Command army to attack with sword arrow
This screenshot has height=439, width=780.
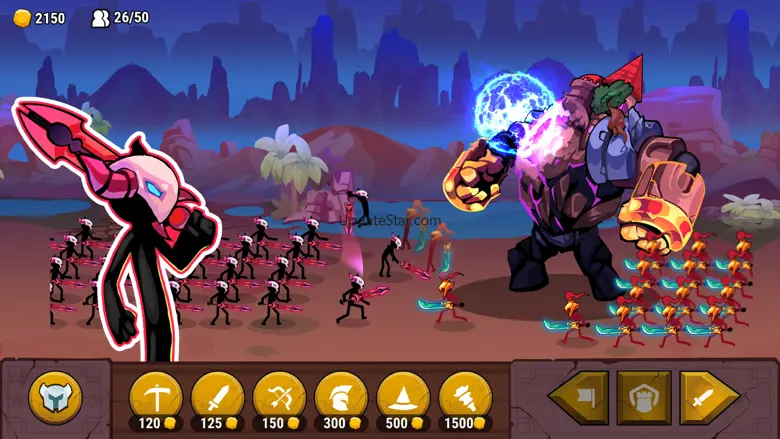tap(709, 398)
